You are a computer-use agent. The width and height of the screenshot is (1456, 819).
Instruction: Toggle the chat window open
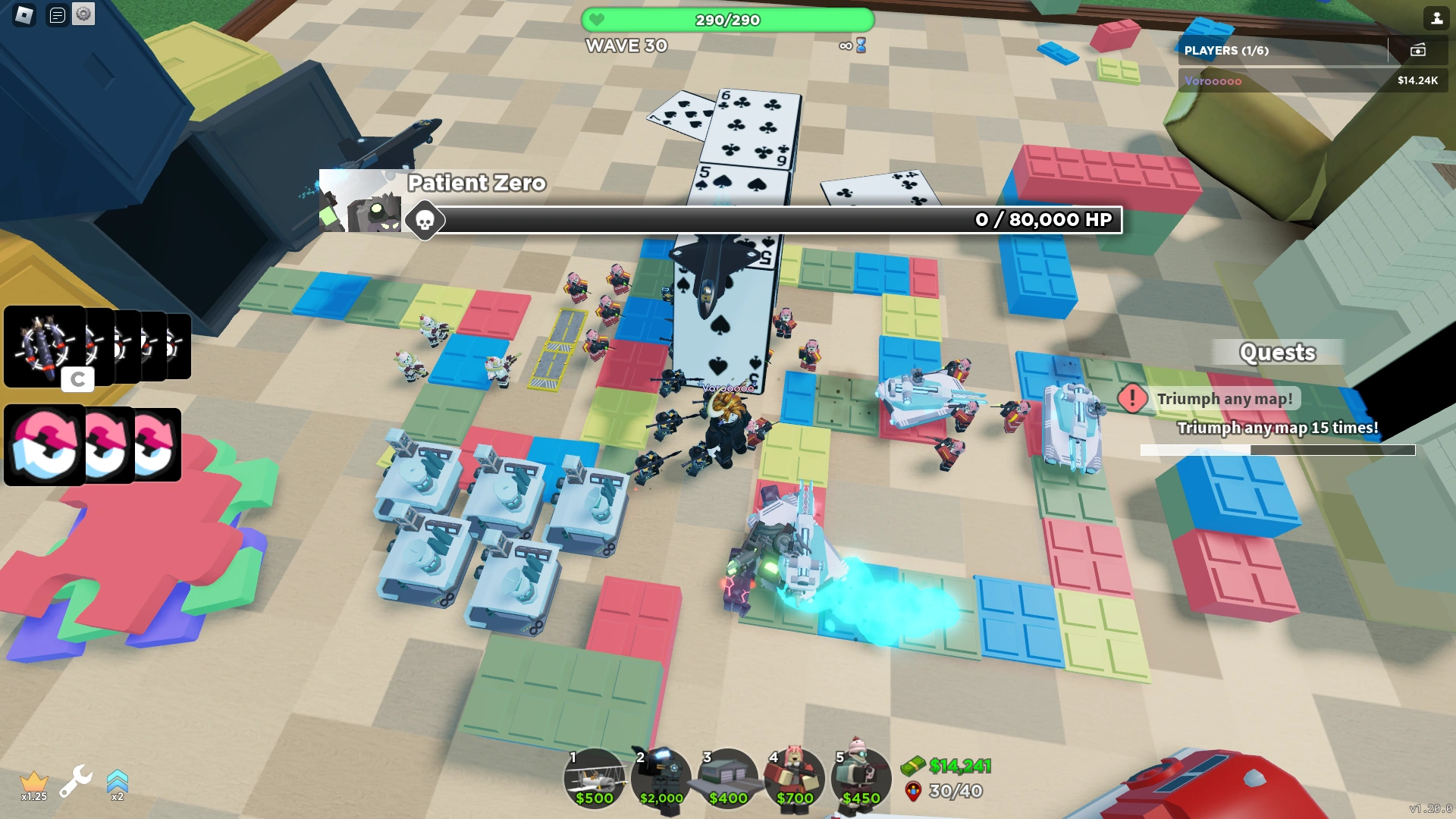click(55, 13)
